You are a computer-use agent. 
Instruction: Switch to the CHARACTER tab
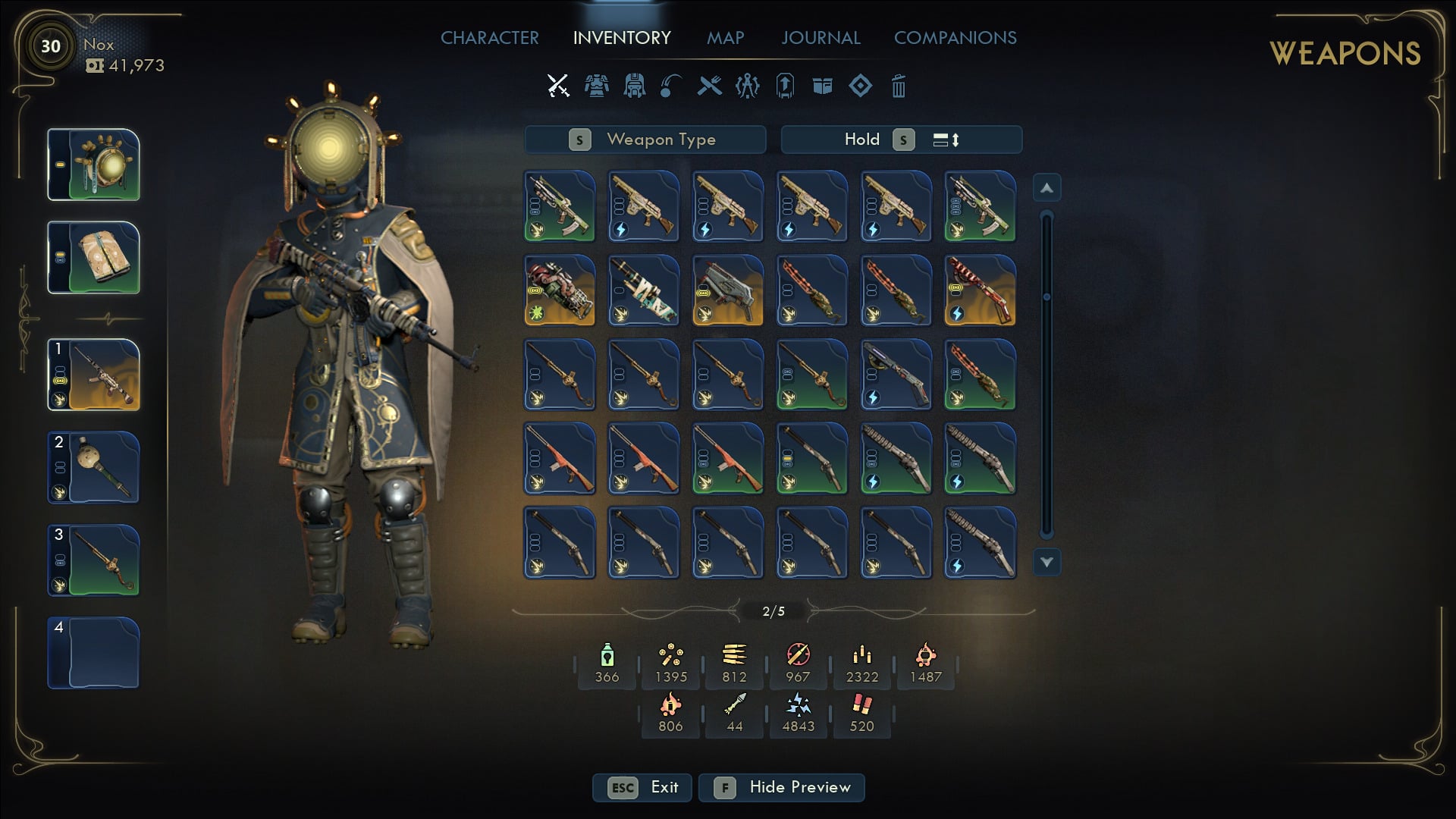(x=490, y=38)
